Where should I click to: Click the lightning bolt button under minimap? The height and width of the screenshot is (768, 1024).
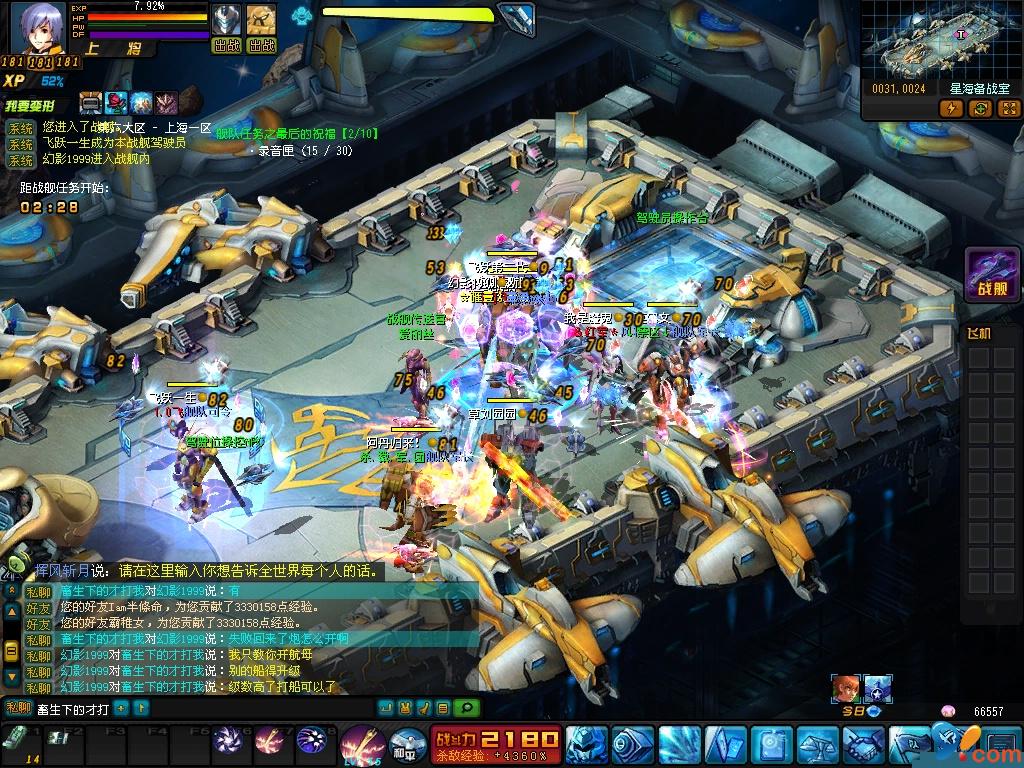(951, 109)
